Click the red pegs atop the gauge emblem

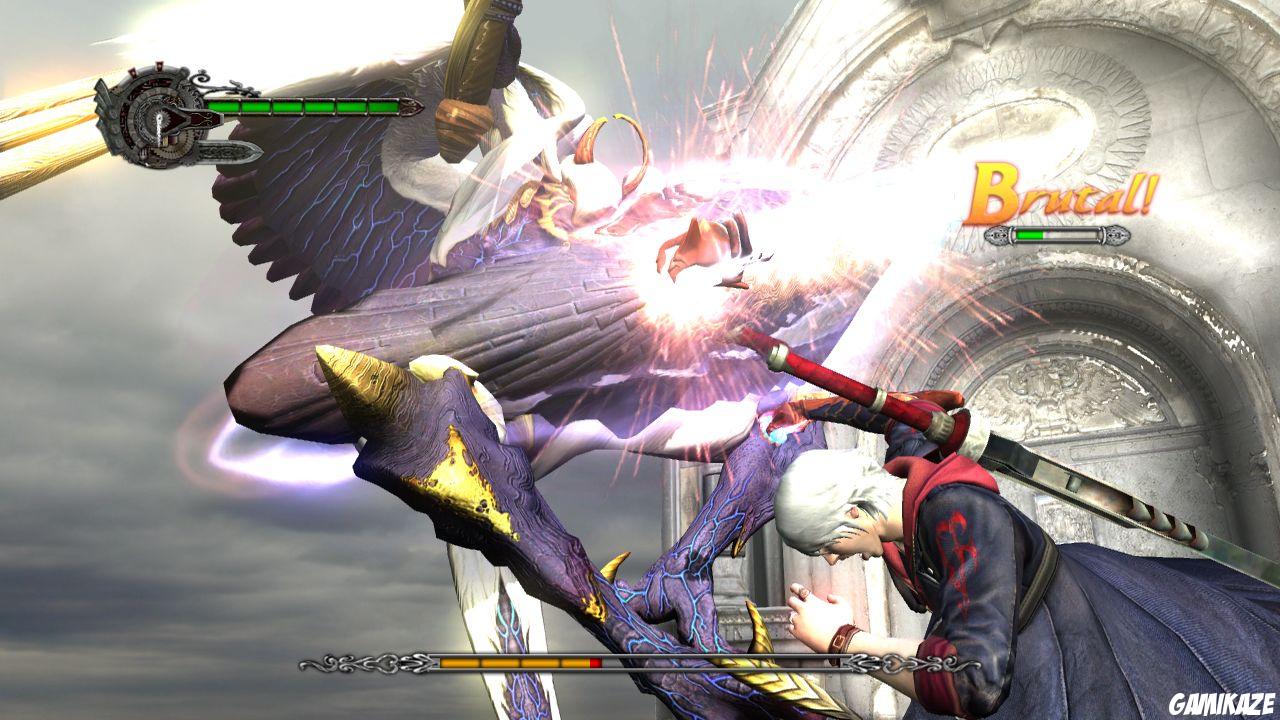[x=146, y=68]
